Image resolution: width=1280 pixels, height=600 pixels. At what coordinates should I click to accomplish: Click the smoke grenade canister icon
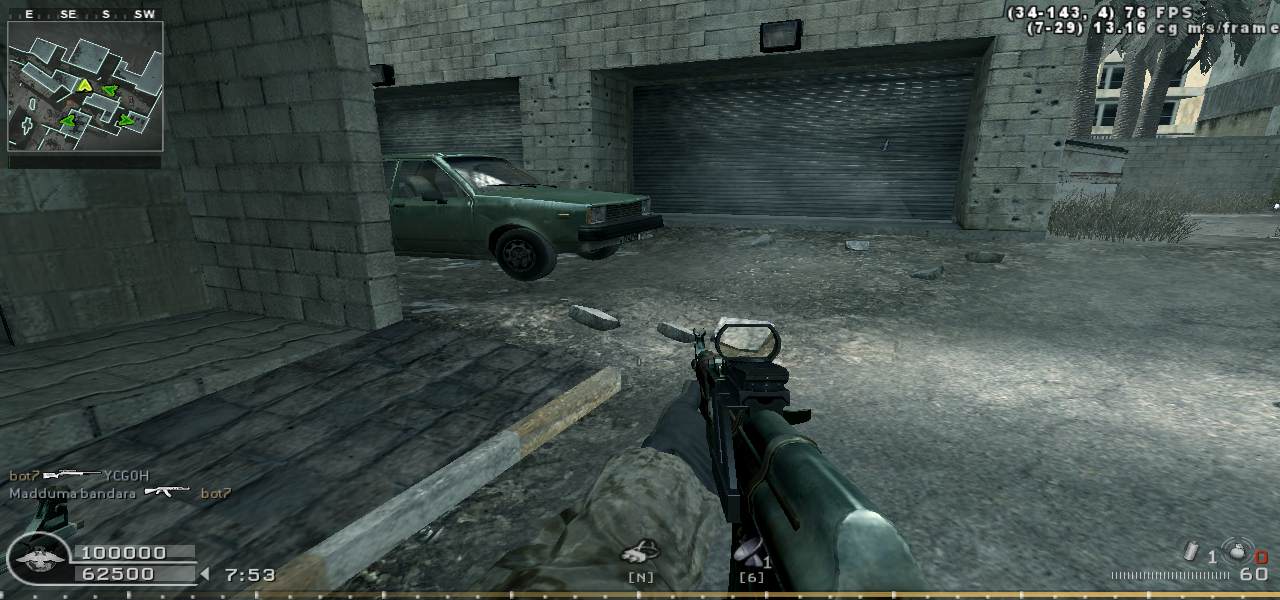[x=1192, y=551]
